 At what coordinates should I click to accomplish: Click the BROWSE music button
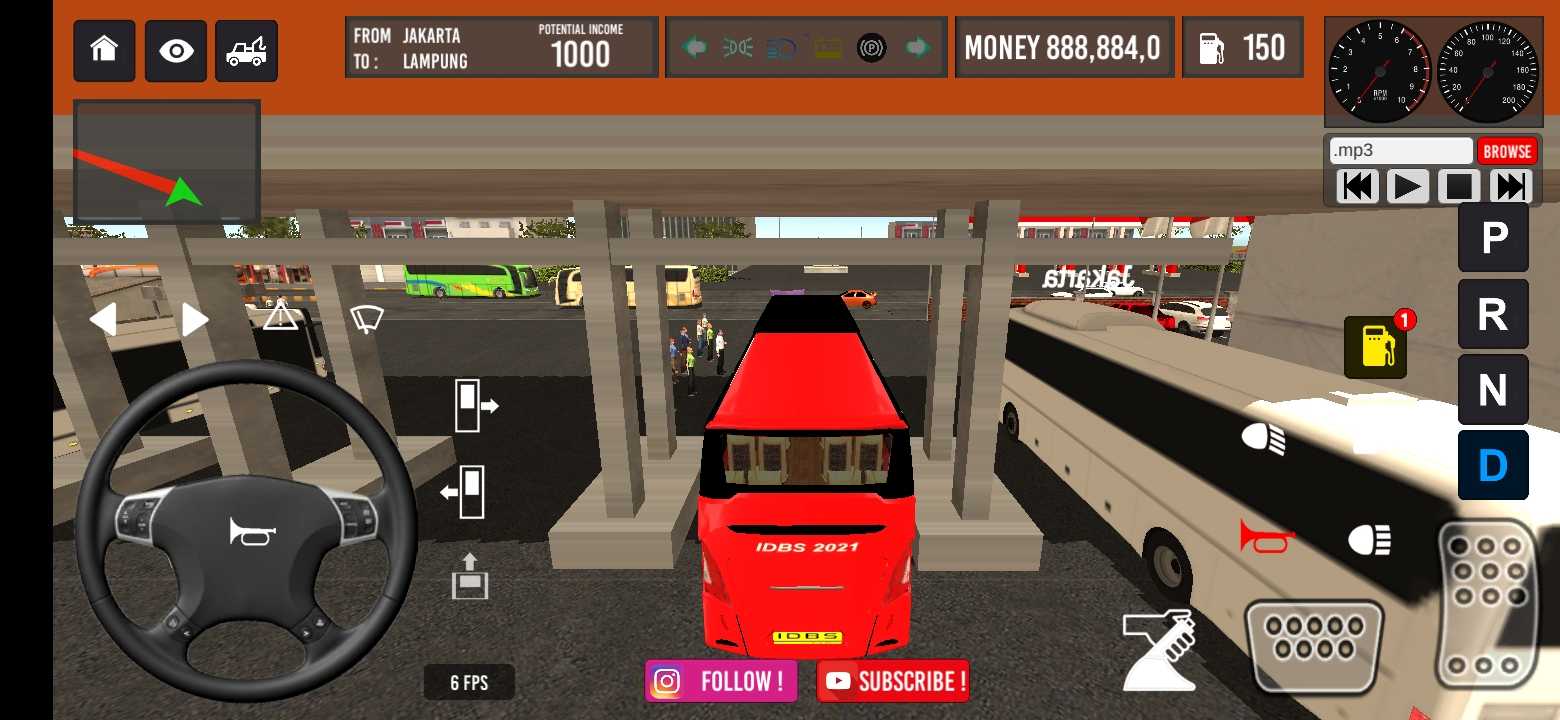[x=1506, y=151]
